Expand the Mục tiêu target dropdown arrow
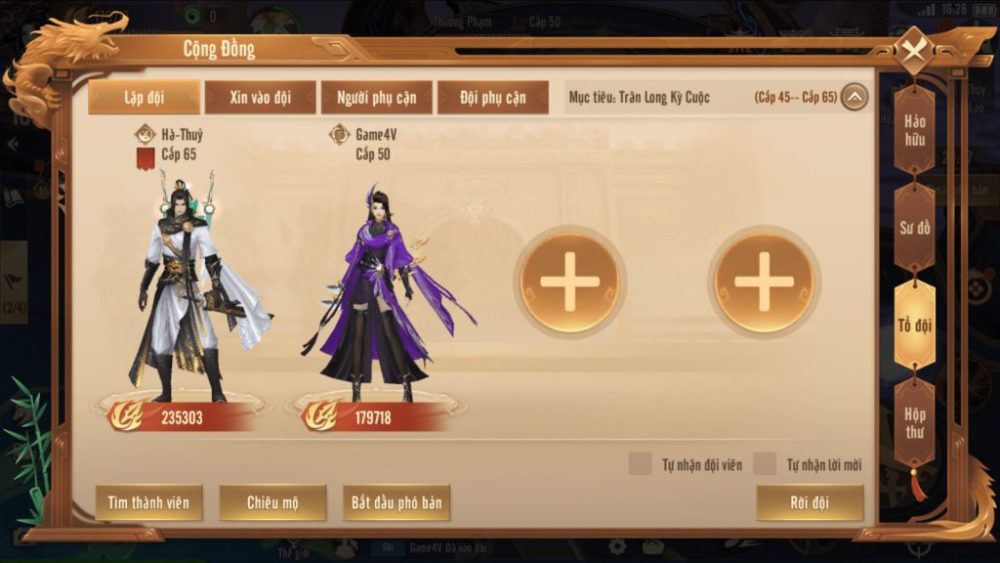The image size is (1000, 563). (x=854, y=98)
